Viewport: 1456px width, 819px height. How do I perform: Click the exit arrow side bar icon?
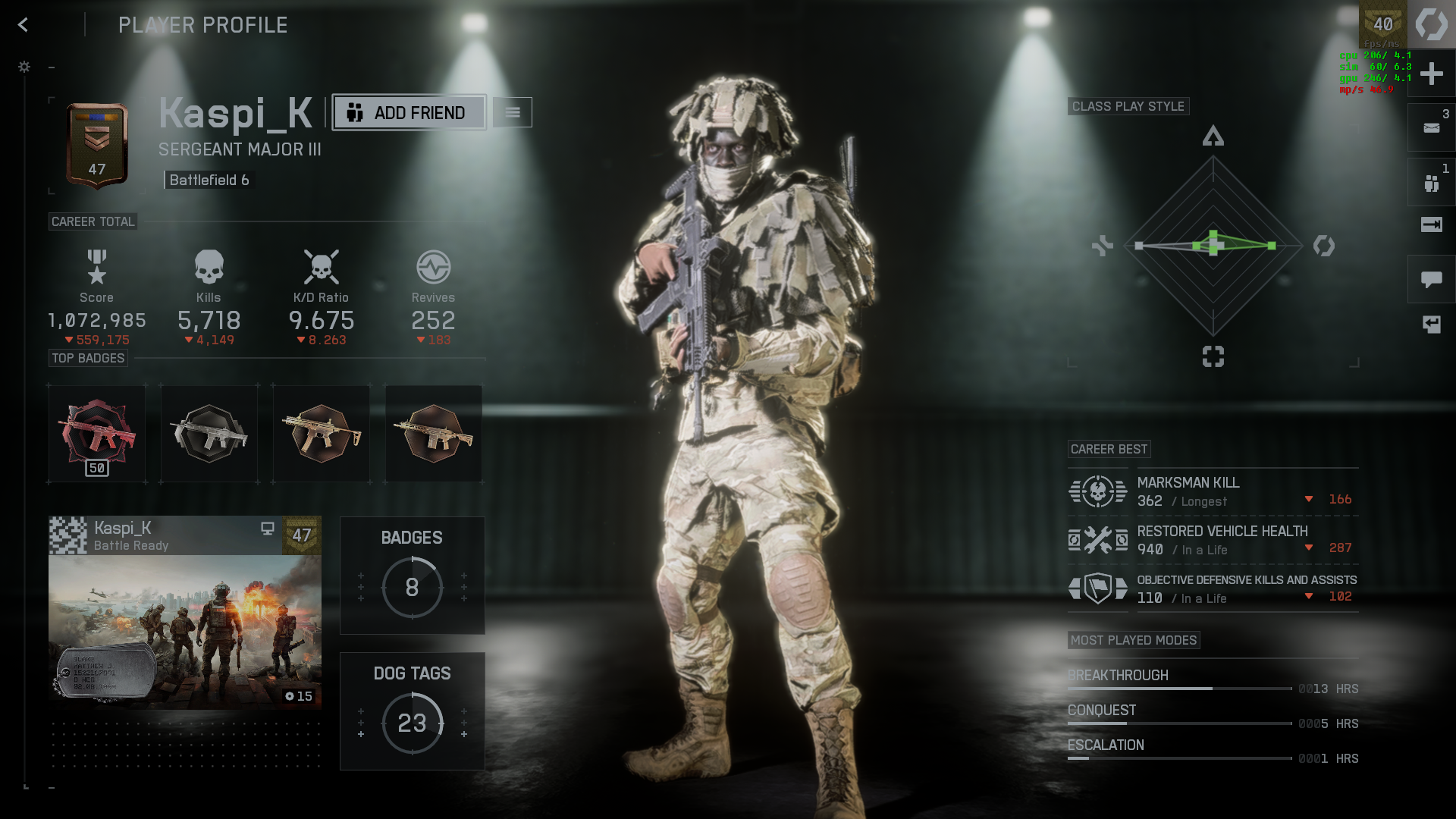click(1431, 224)
